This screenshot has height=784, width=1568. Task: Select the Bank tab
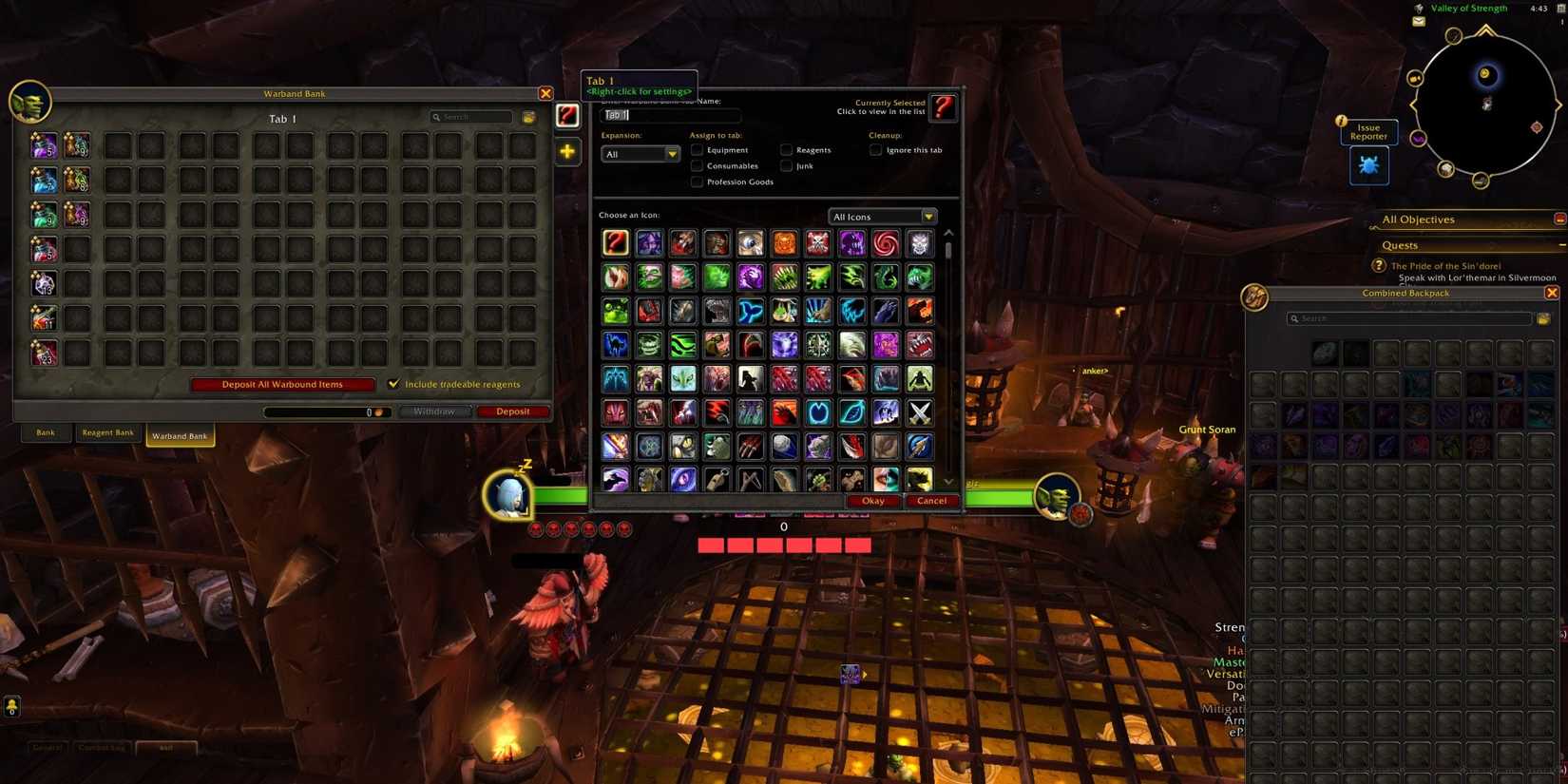pyautogui.click(x=45, y=431)
